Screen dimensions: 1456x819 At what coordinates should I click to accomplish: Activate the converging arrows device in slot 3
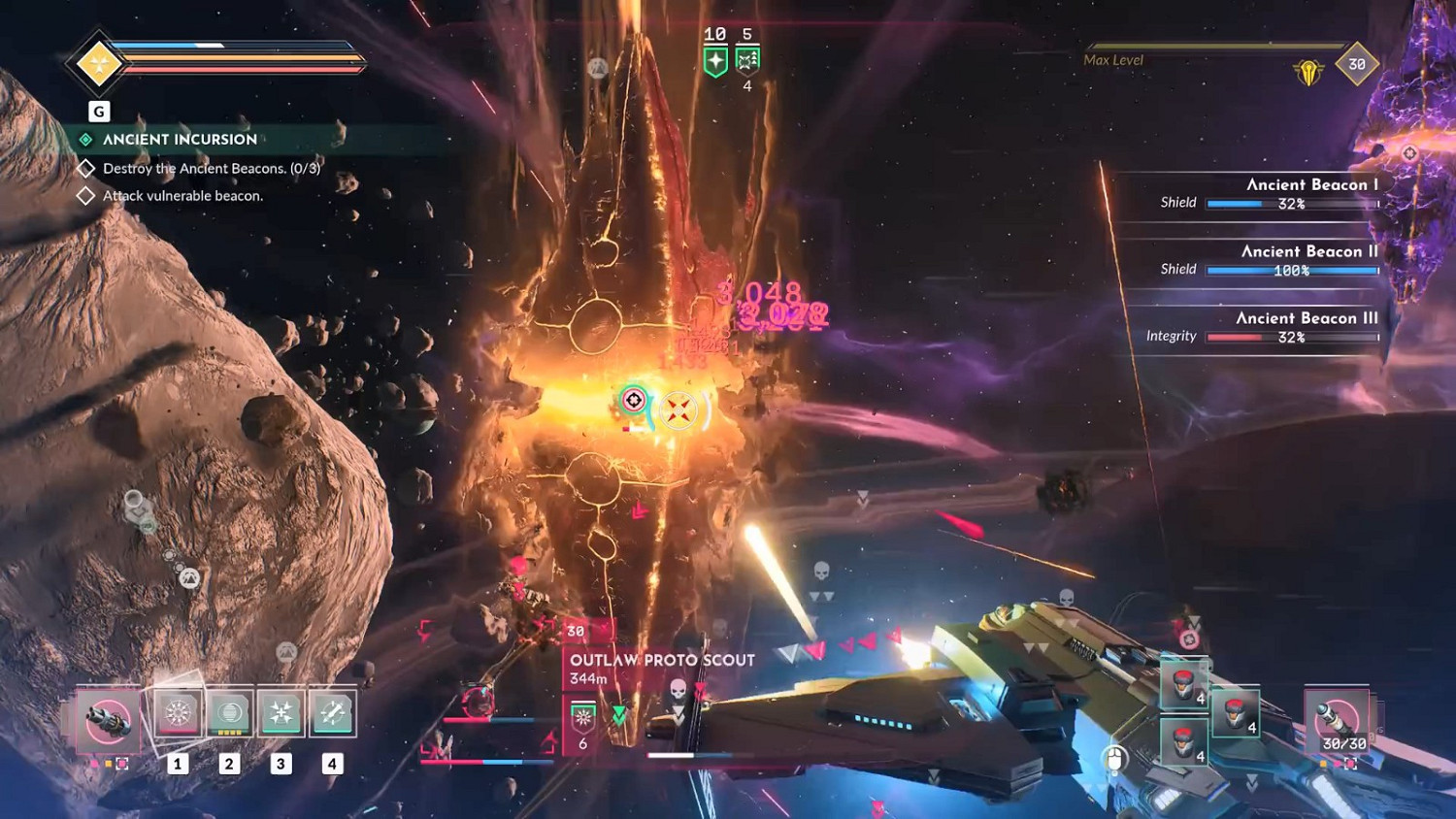pyautogui.click(x=281, y=714)
